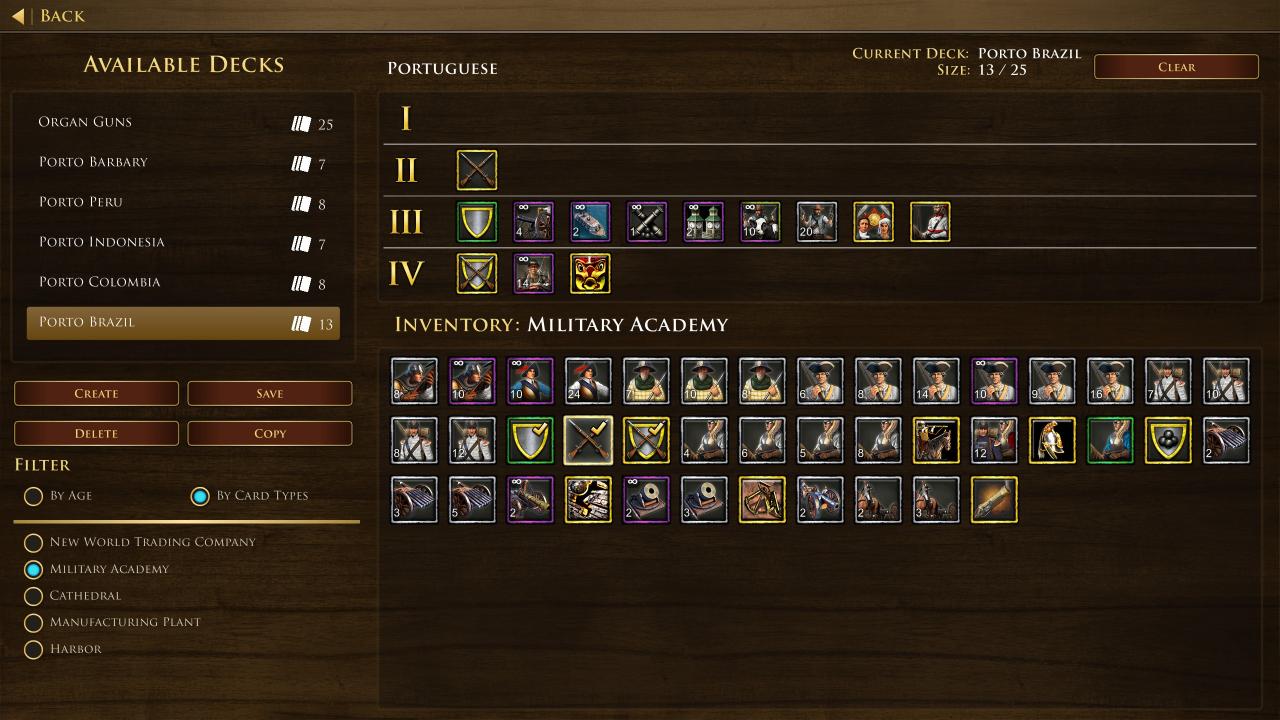Screen dimensions: 1280x720
Task: Filter cards By Age
Action: [x=34, y=496]
